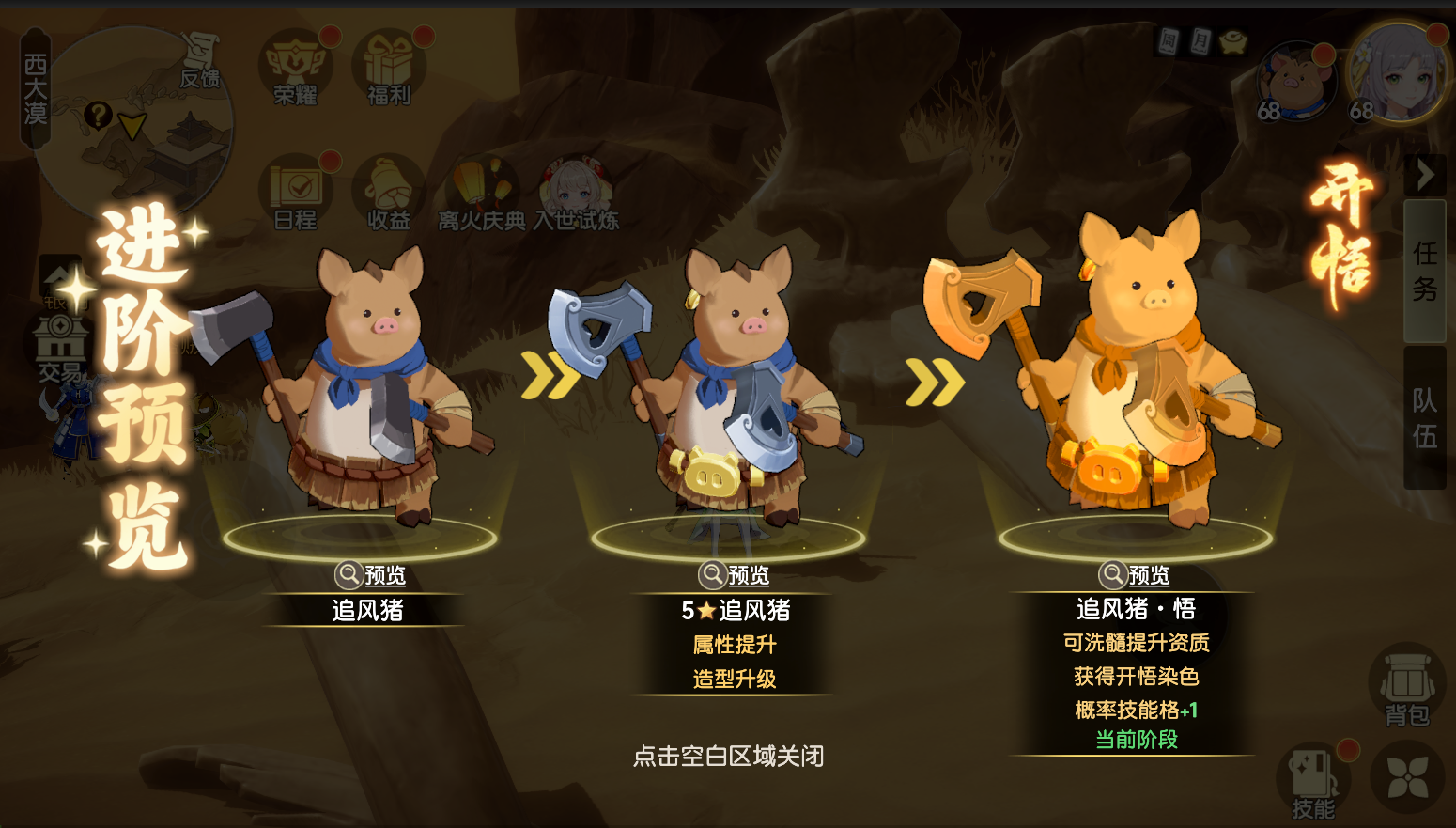Close overlay via 点击空白区域关闭 text

point(728,756)
